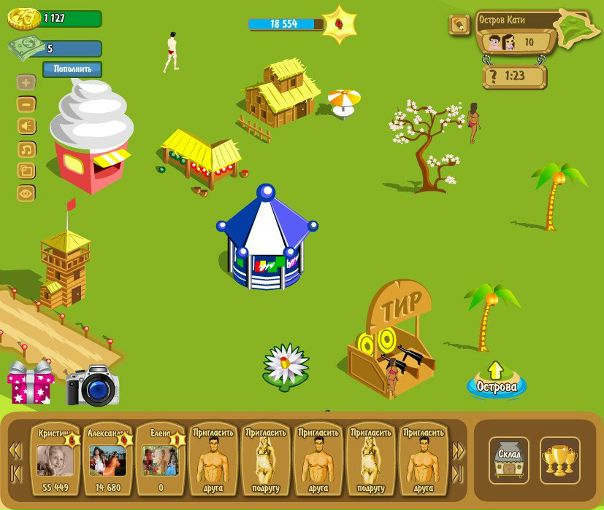Select friend Елена's card

coord(159,460)
